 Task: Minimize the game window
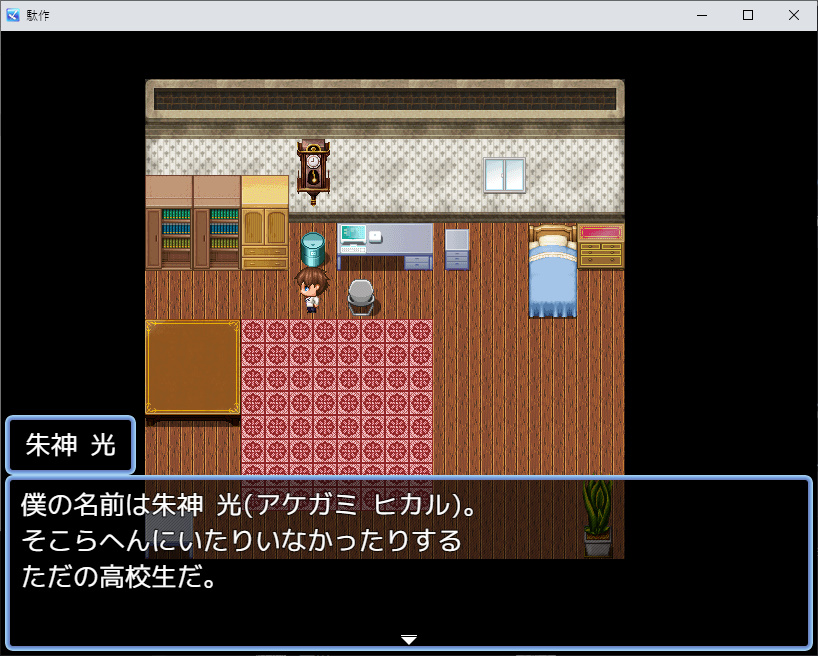[702, 15]
